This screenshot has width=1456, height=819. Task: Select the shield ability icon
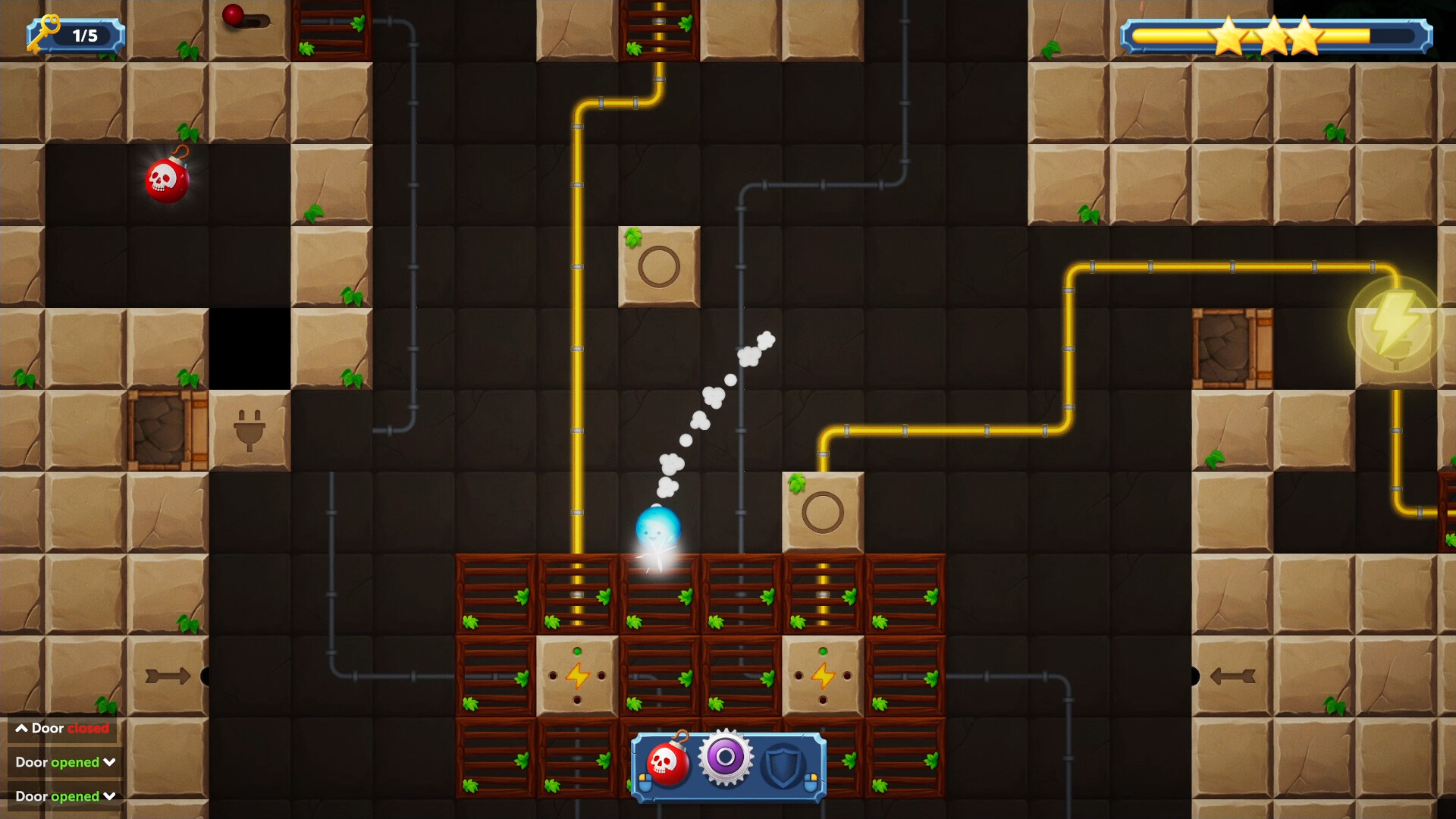[785, 764]
